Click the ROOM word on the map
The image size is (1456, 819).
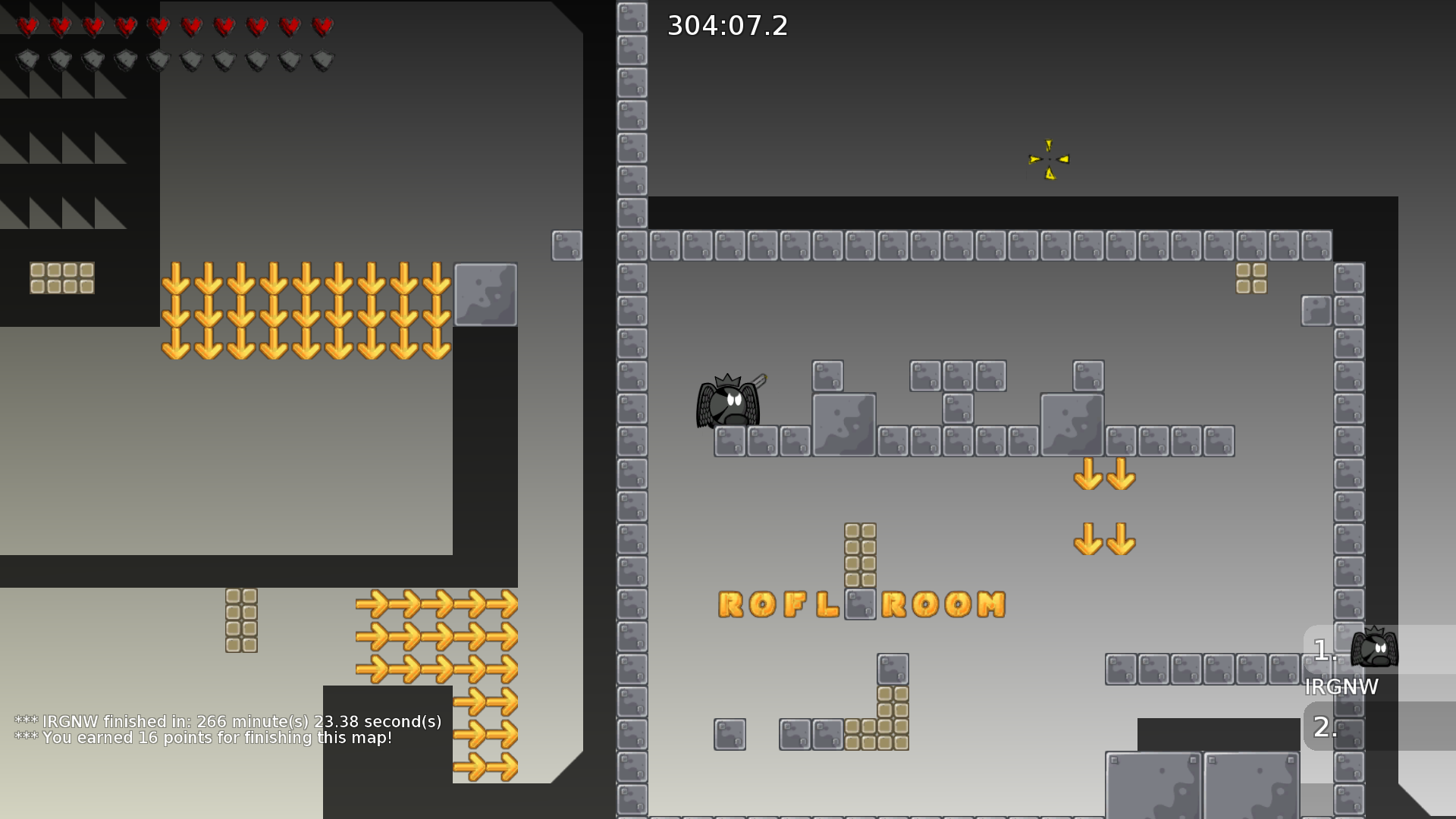point(944,605)
